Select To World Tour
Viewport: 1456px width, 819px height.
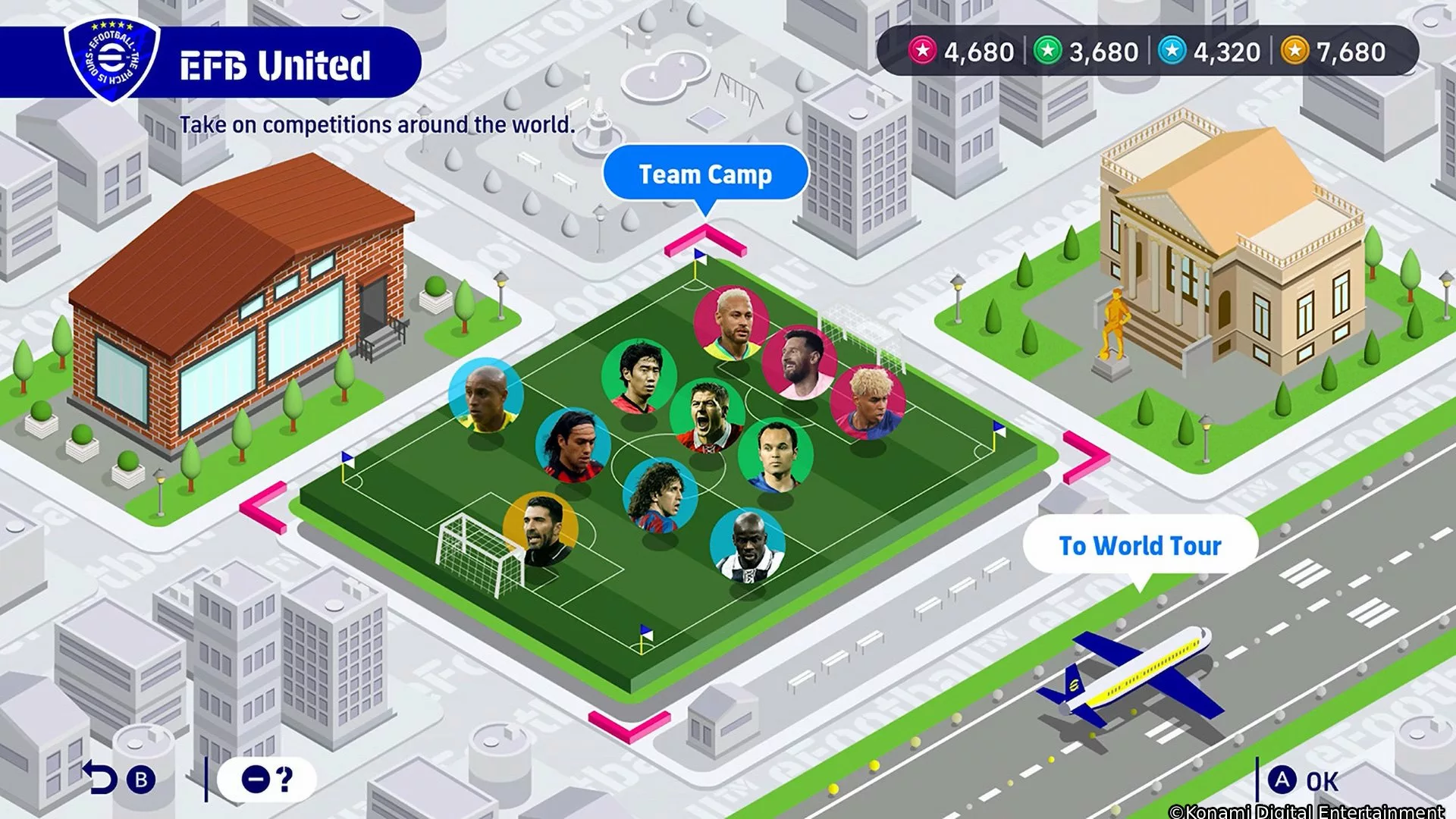[1141, 544]
